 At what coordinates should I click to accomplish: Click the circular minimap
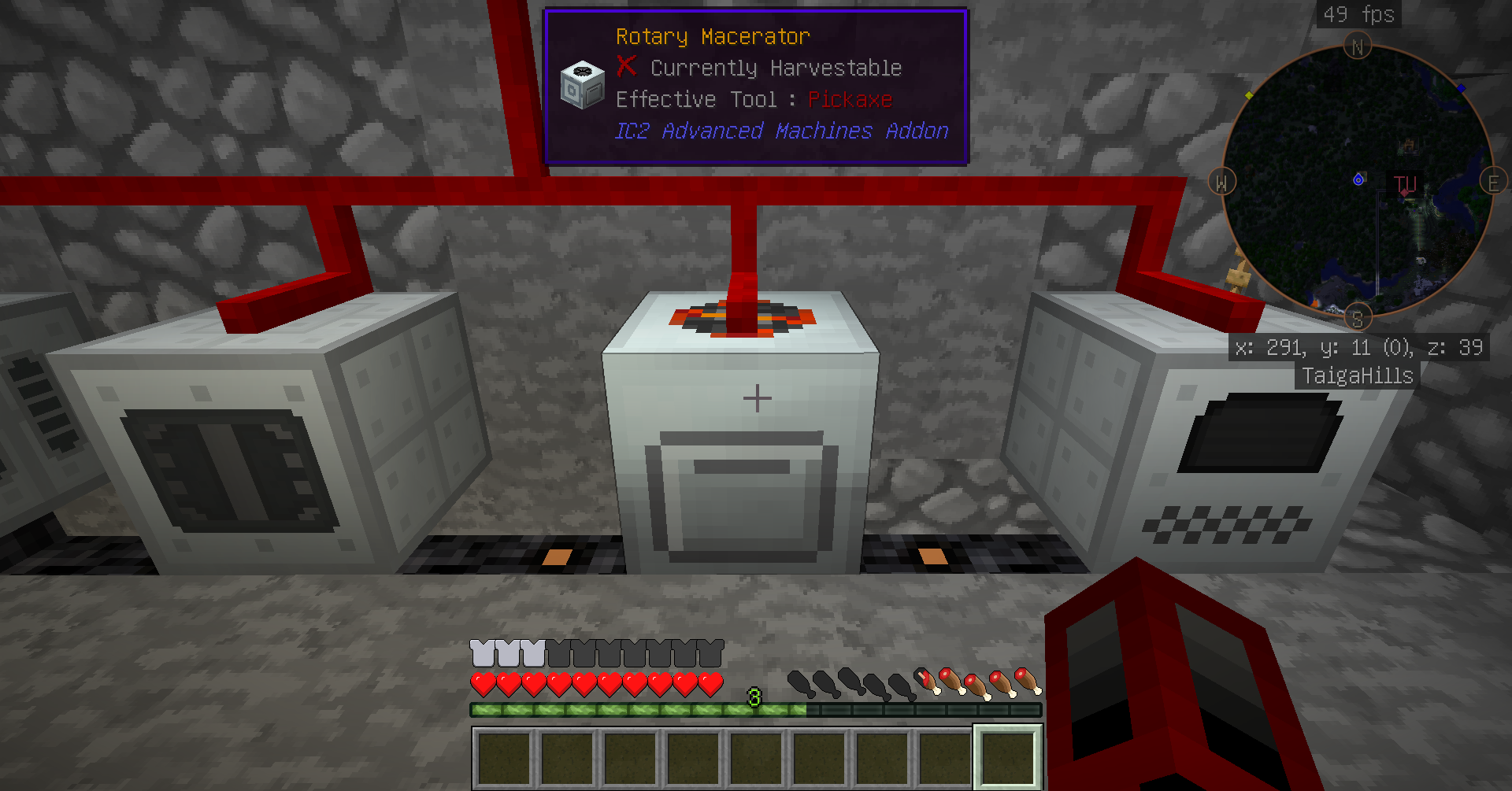tap(1357, 183)
